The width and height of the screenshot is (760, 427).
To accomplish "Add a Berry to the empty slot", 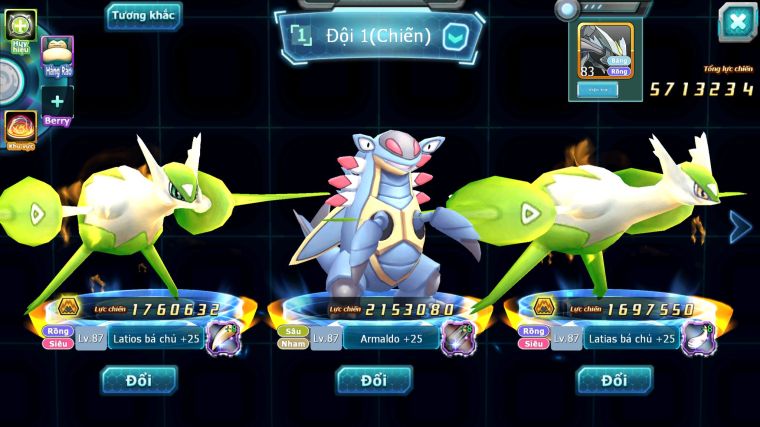I will [57, 102].
